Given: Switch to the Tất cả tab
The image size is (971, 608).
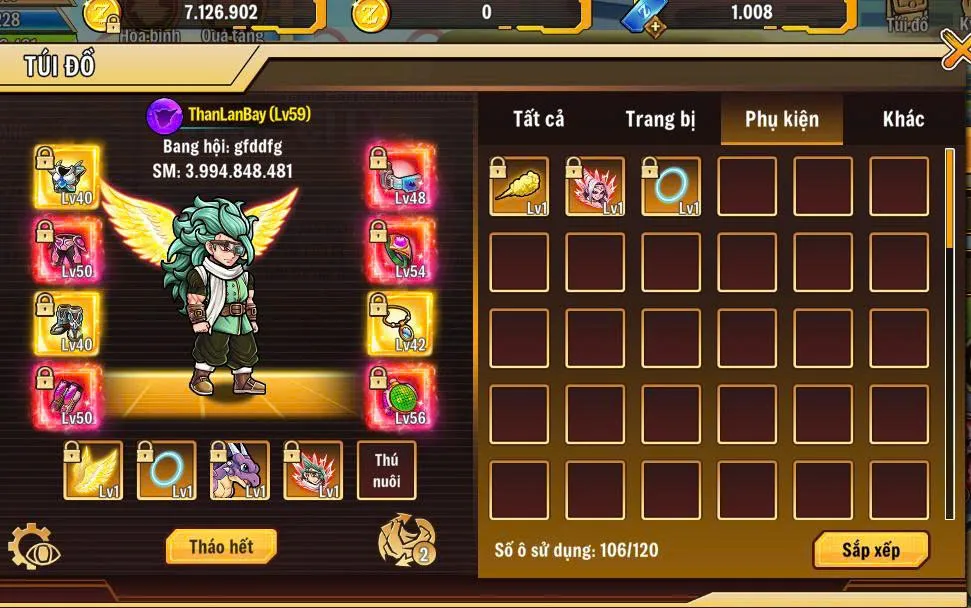Looking at the screenshot, I should [539, 120].
